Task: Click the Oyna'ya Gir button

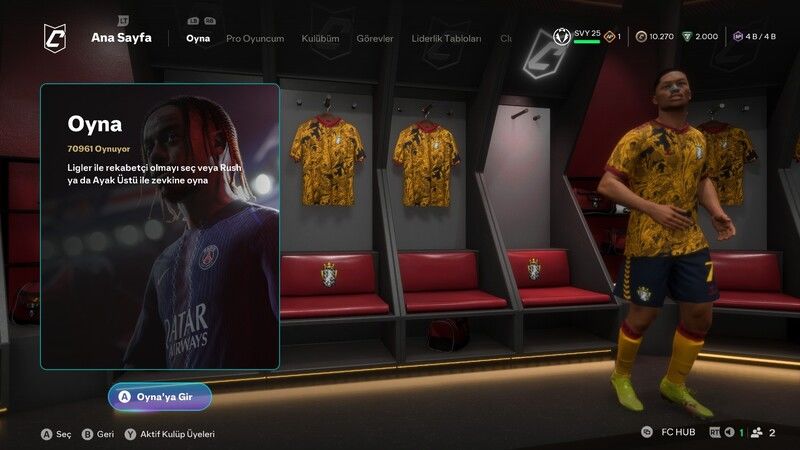Action: [x=160, y=396]
